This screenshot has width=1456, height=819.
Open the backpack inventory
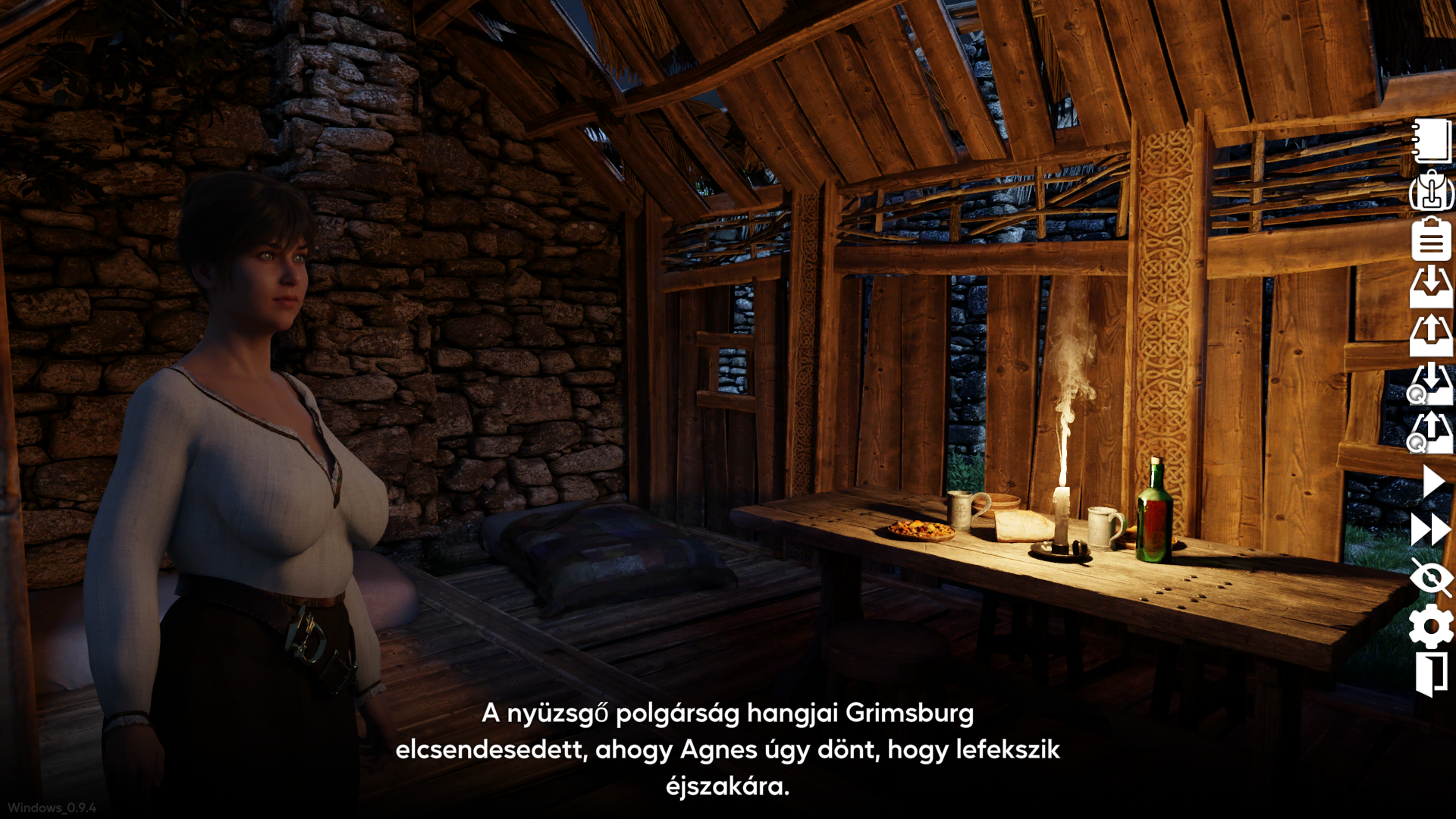coord(1432,190)
